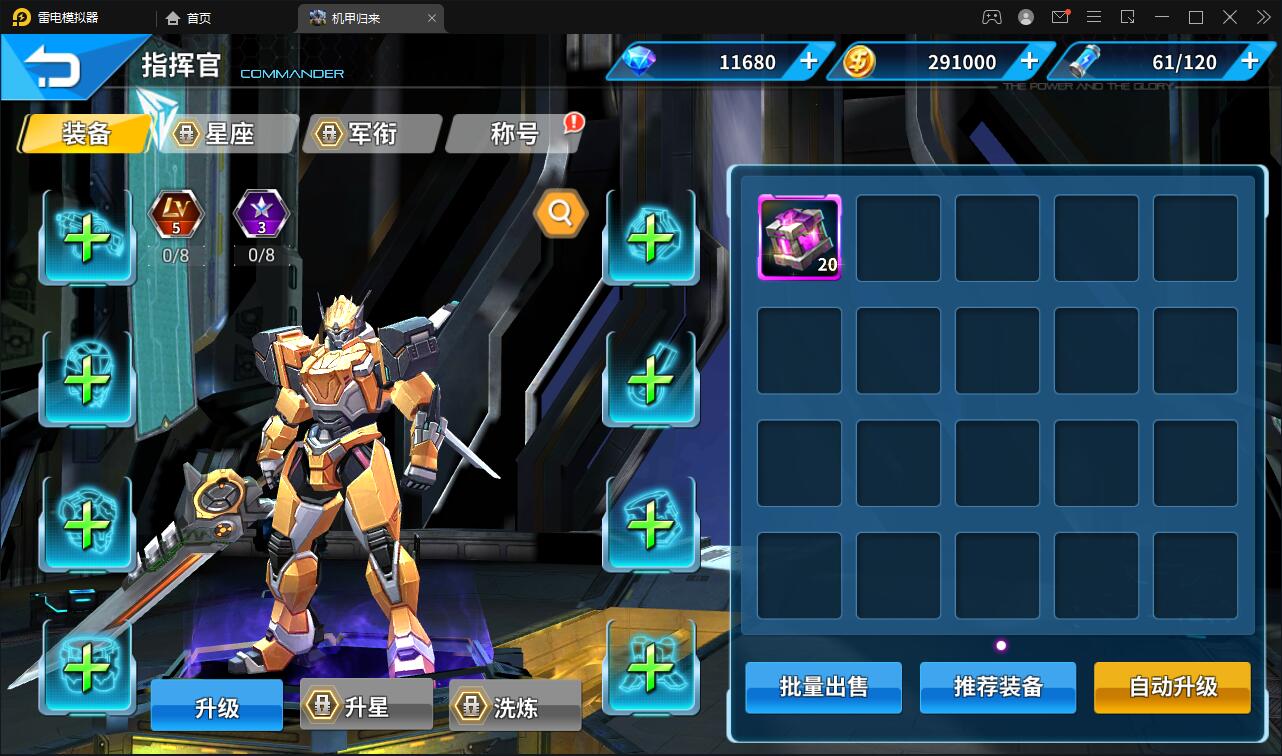
Task: Add equipment to the bottom-left empty slot
Action: 87,667
